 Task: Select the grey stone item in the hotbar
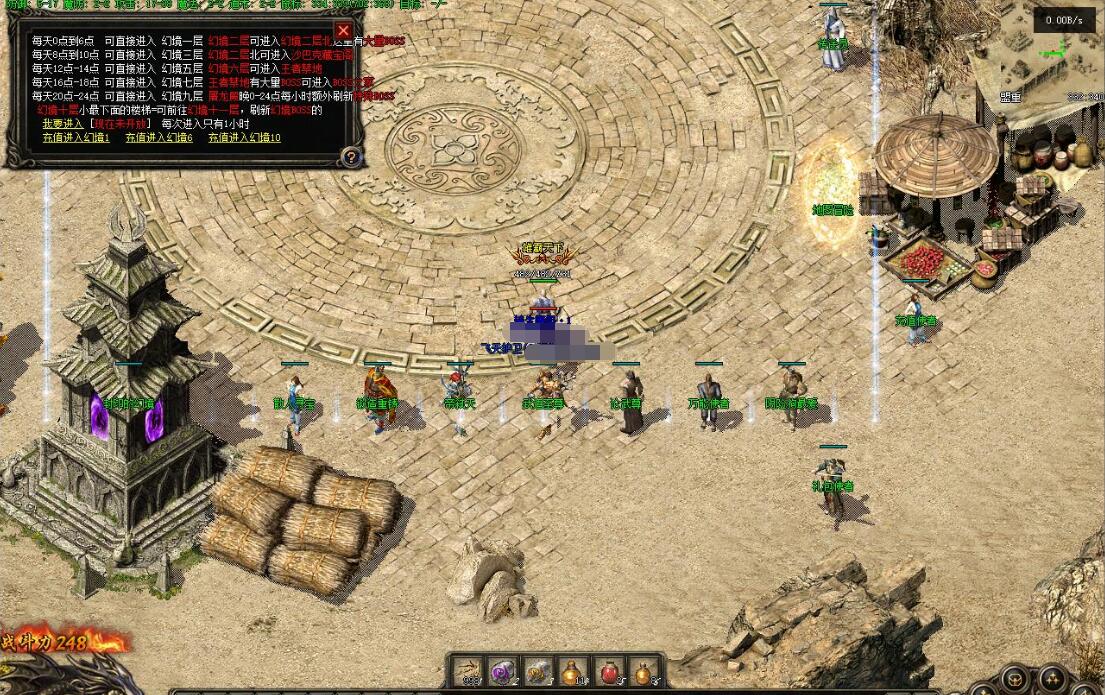click(x=537, y=672)
